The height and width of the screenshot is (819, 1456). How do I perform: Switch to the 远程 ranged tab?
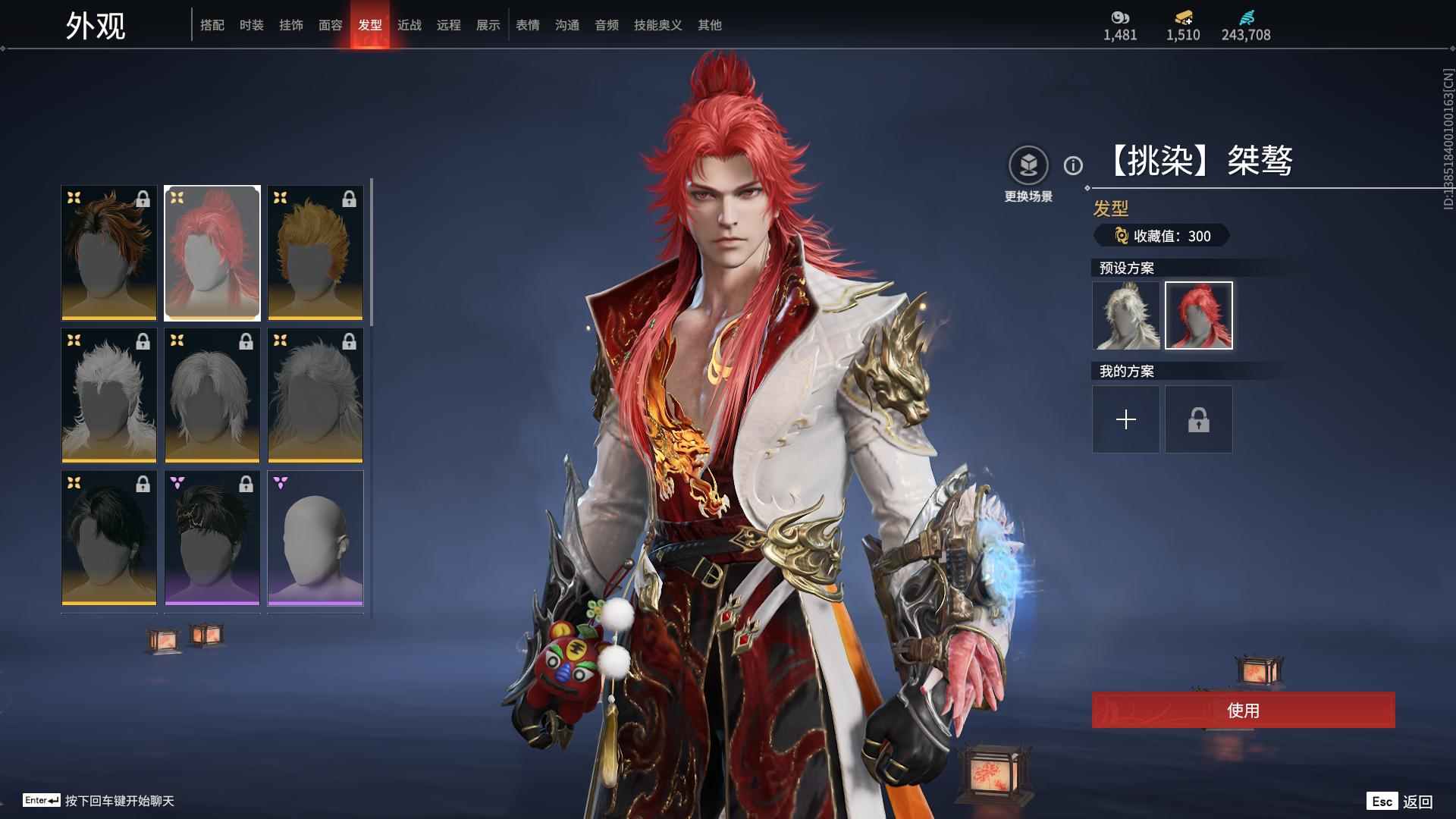(449, 25)
